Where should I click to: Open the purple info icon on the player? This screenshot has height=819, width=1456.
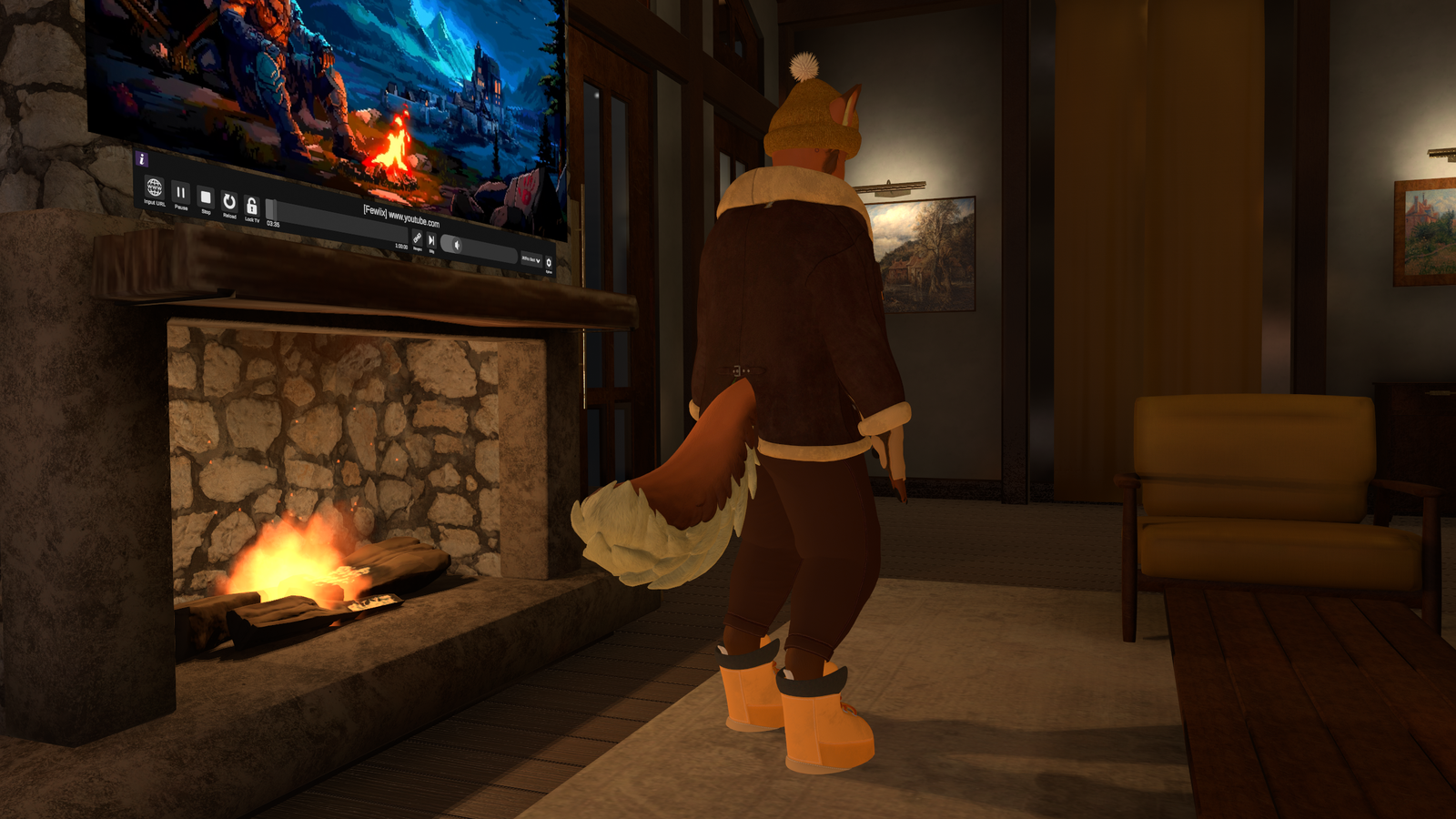142,158
